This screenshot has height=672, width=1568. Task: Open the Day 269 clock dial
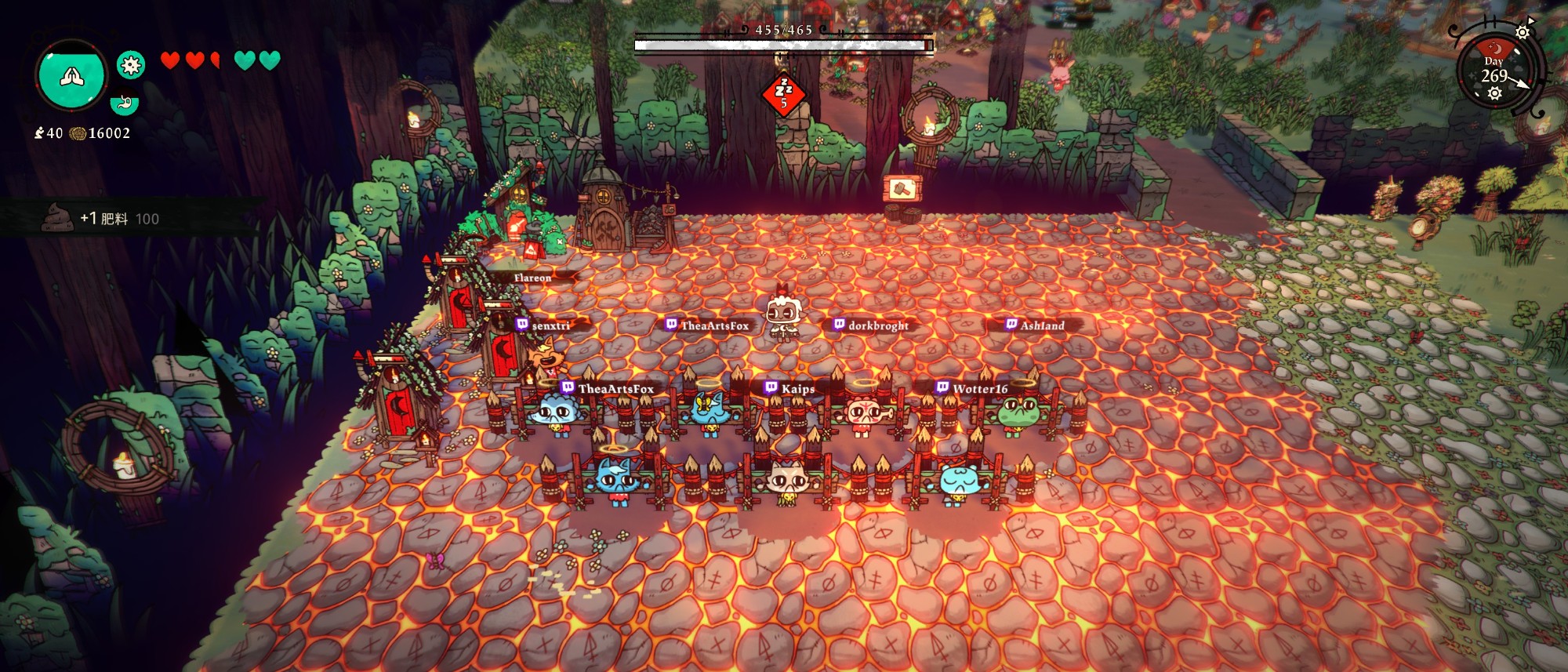click(x=1494, y=72)
